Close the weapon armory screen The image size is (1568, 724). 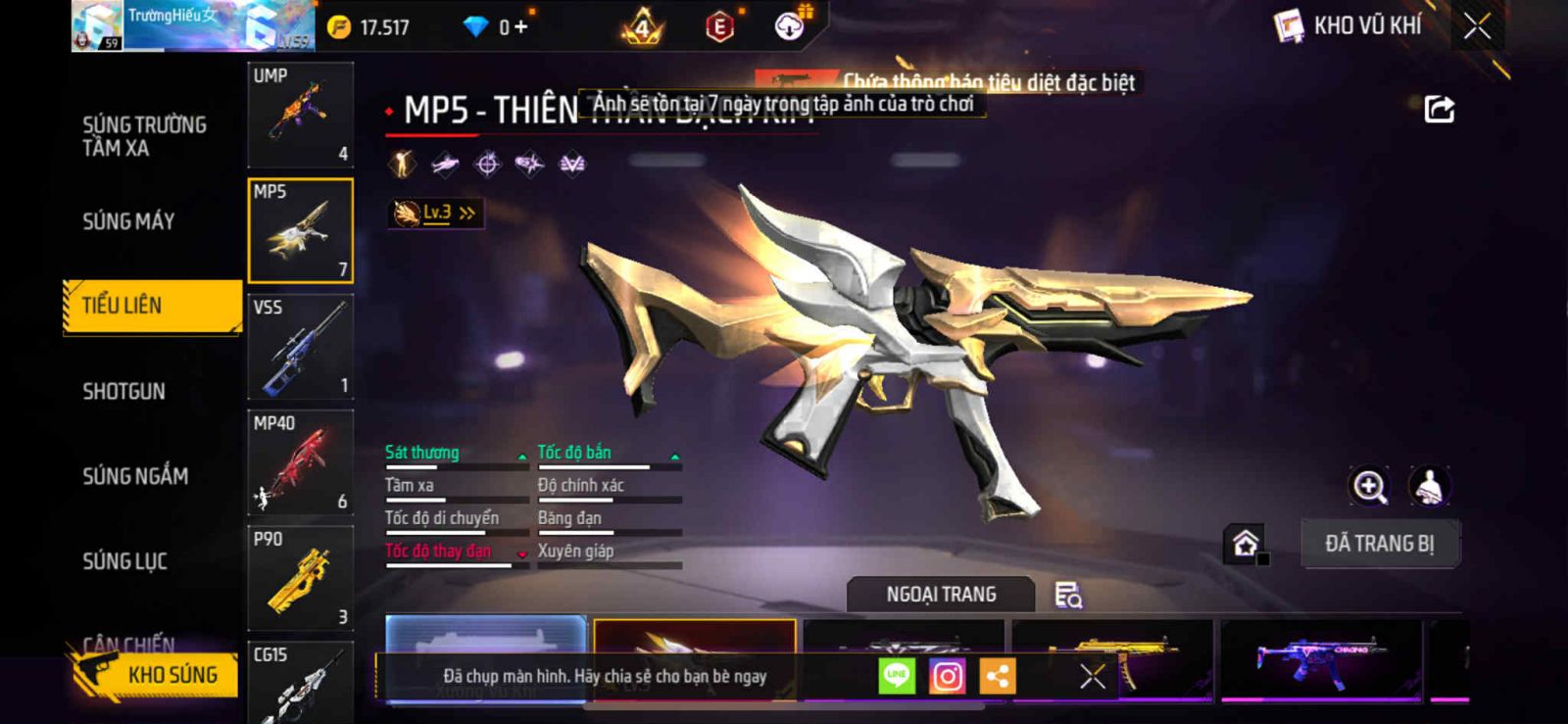point(1477,26)
